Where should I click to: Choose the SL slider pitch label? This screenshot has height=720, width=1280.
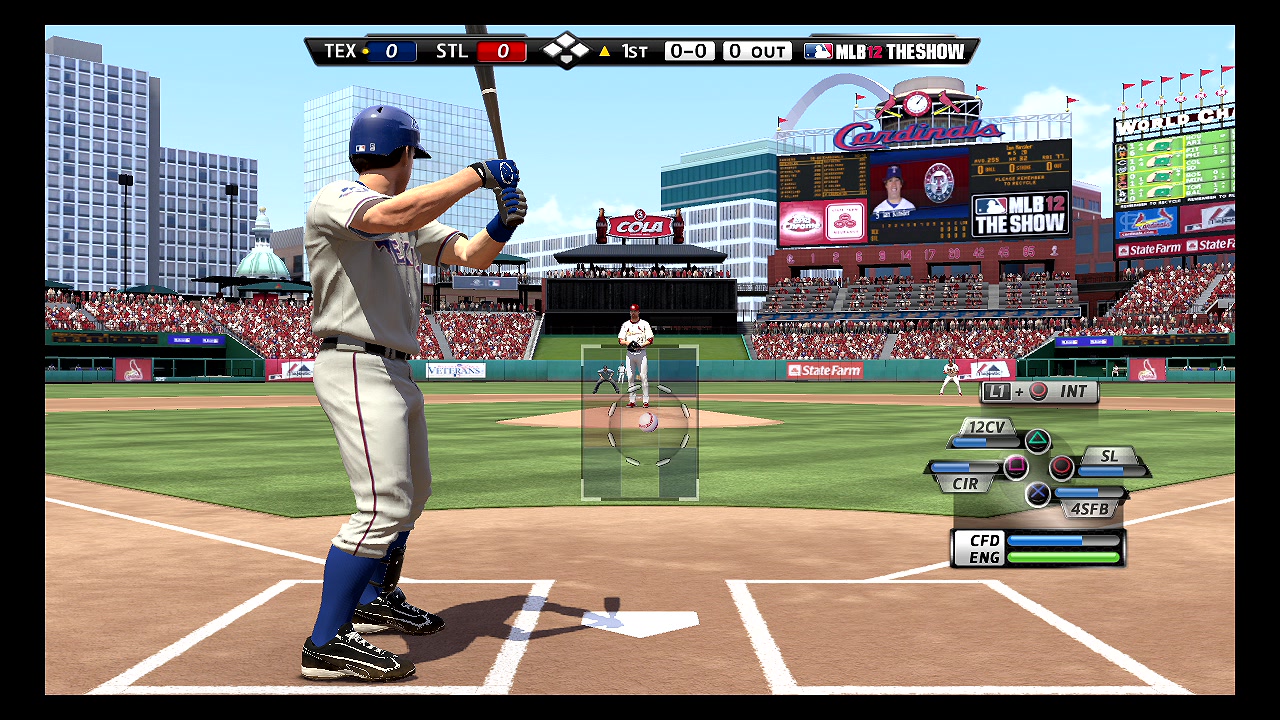[x=1109, y=456]
